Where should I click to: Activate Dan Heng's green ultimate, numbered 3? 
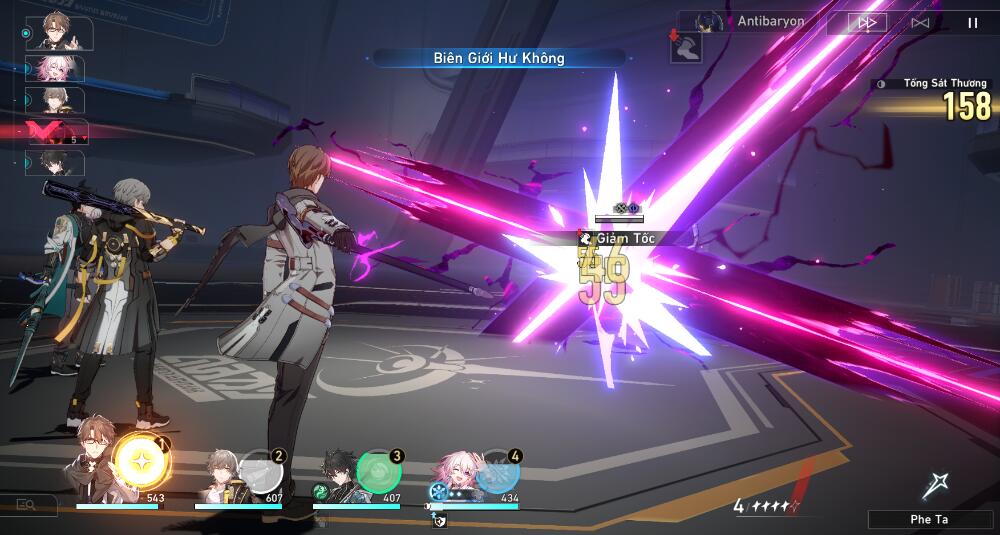click(x=379, y=470)
